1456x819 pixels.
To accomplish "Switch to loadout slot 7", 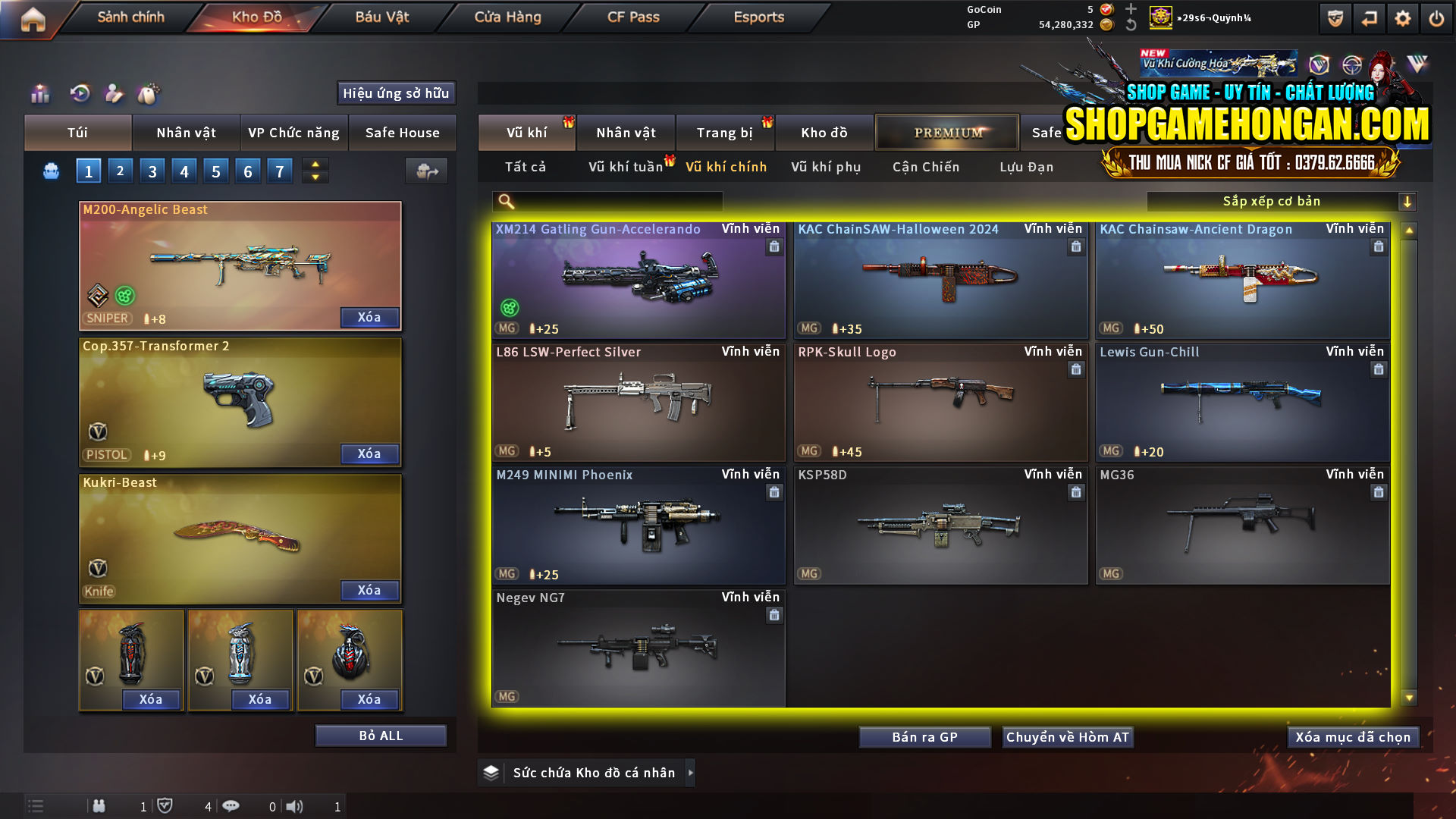I will pos(279,171).
